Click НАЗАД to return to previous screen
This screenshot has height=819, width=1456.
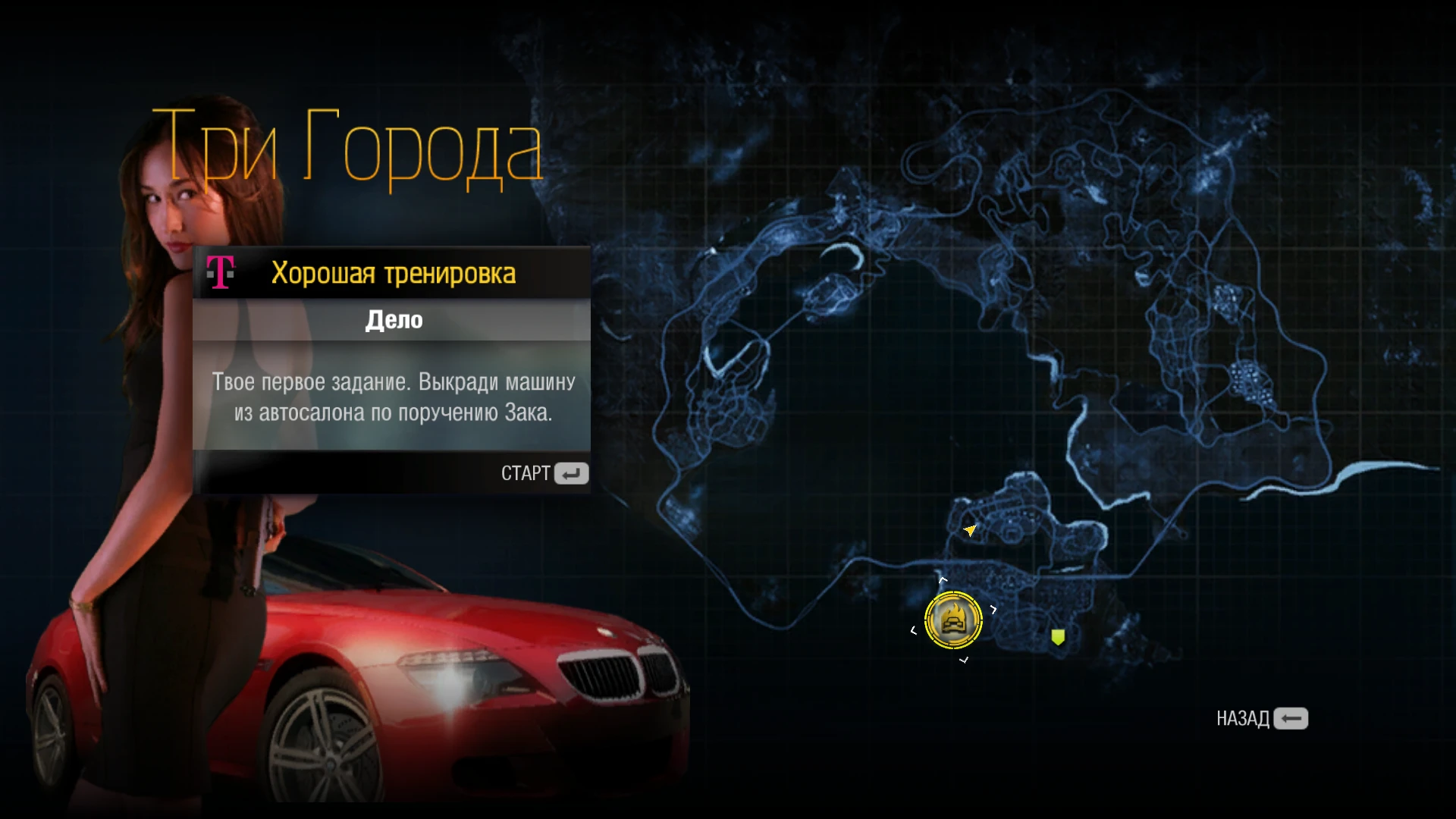(x=1243, y=718)
